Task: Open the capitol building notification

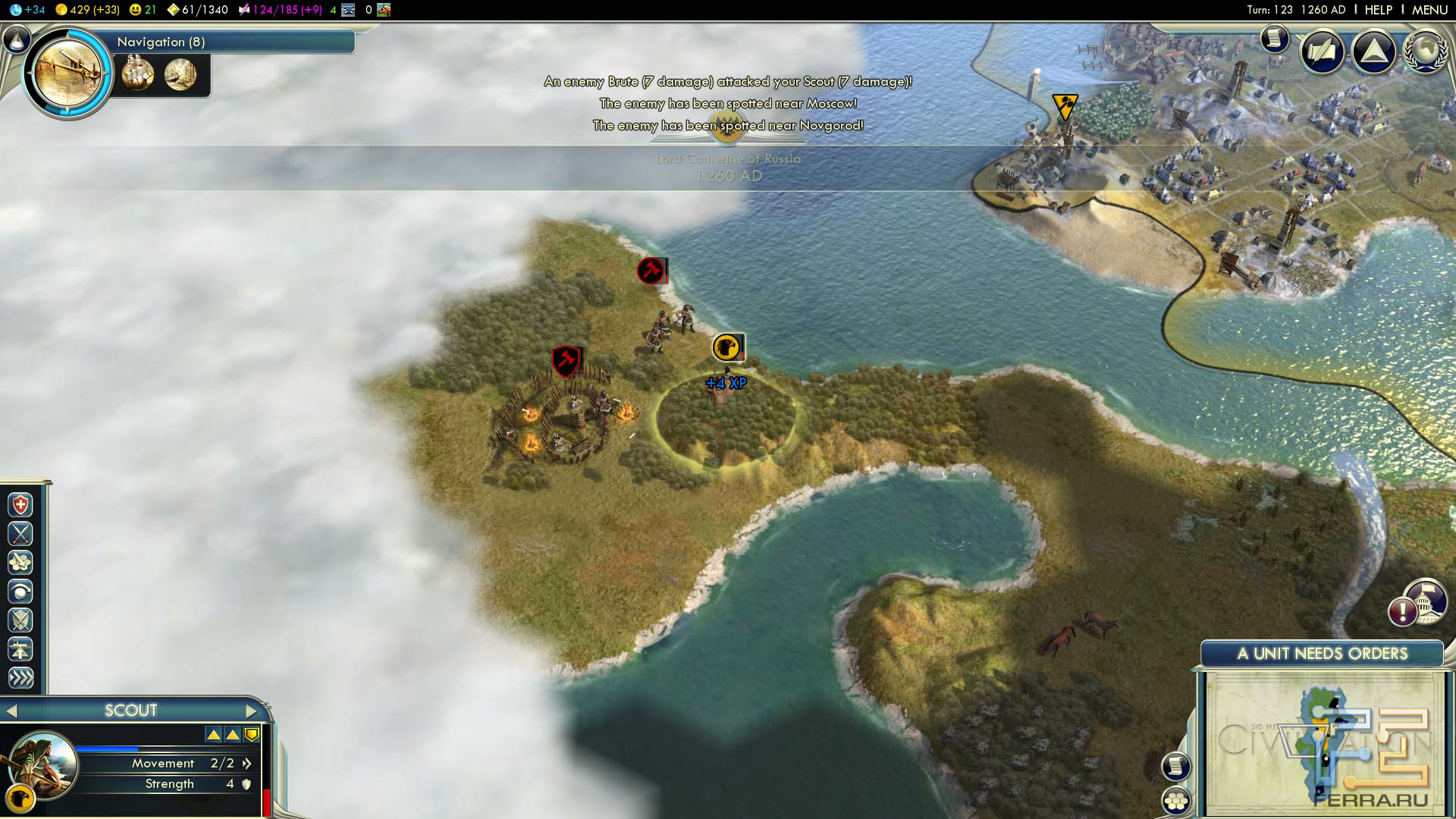Action: pyautogui.click(x=1424, y=603)
